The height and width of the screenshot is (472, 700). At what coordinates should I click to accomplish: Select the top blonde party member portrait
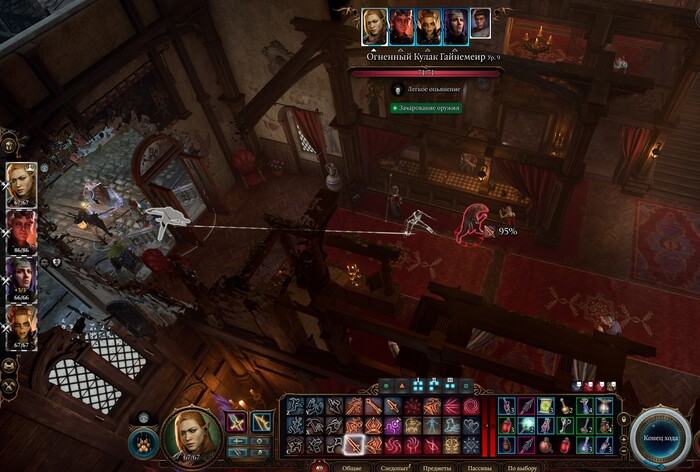click(x=22, y=183)
